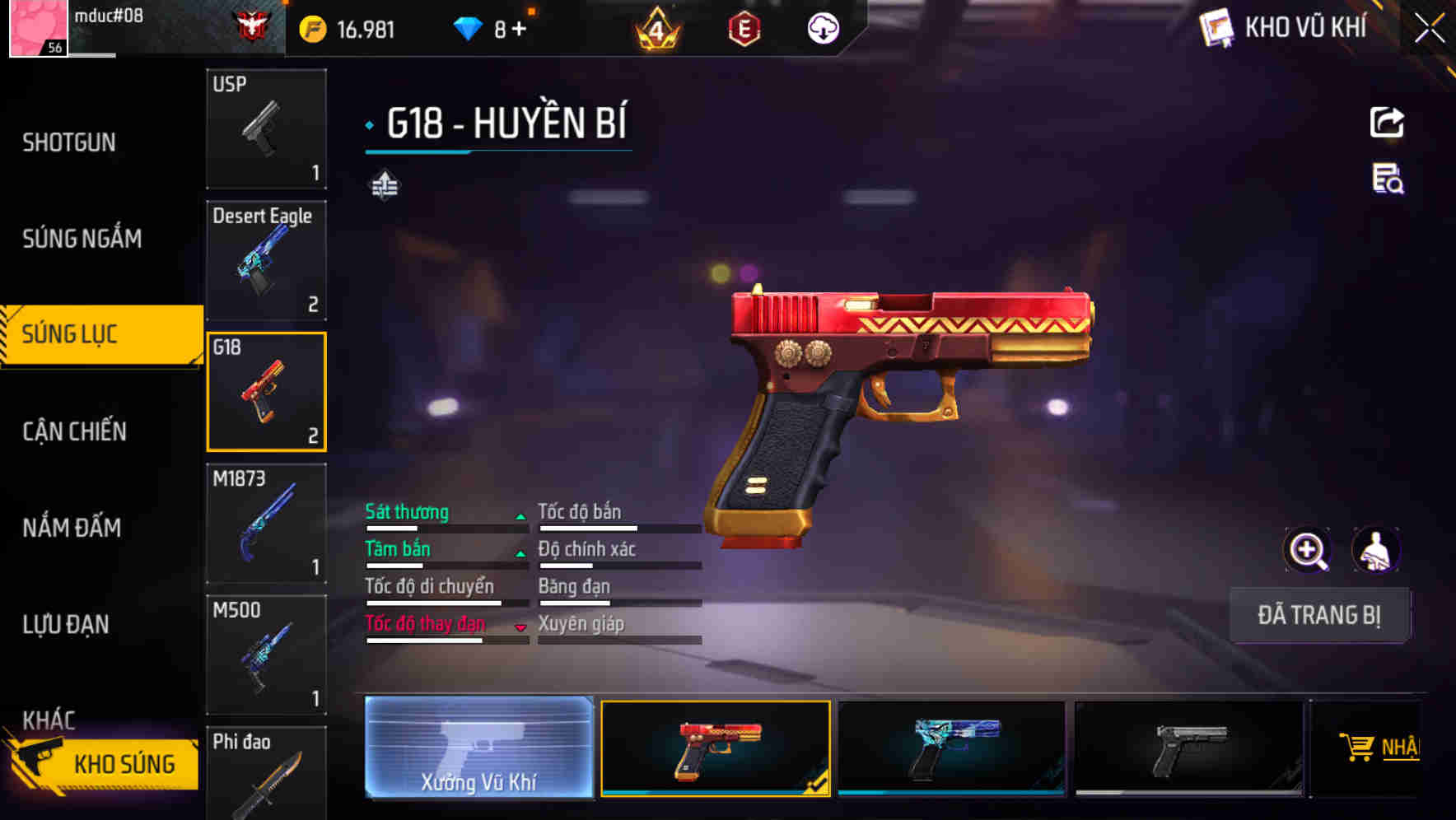
Task: Click the cloud download icon in the top bar
Action: click(822, 27)
